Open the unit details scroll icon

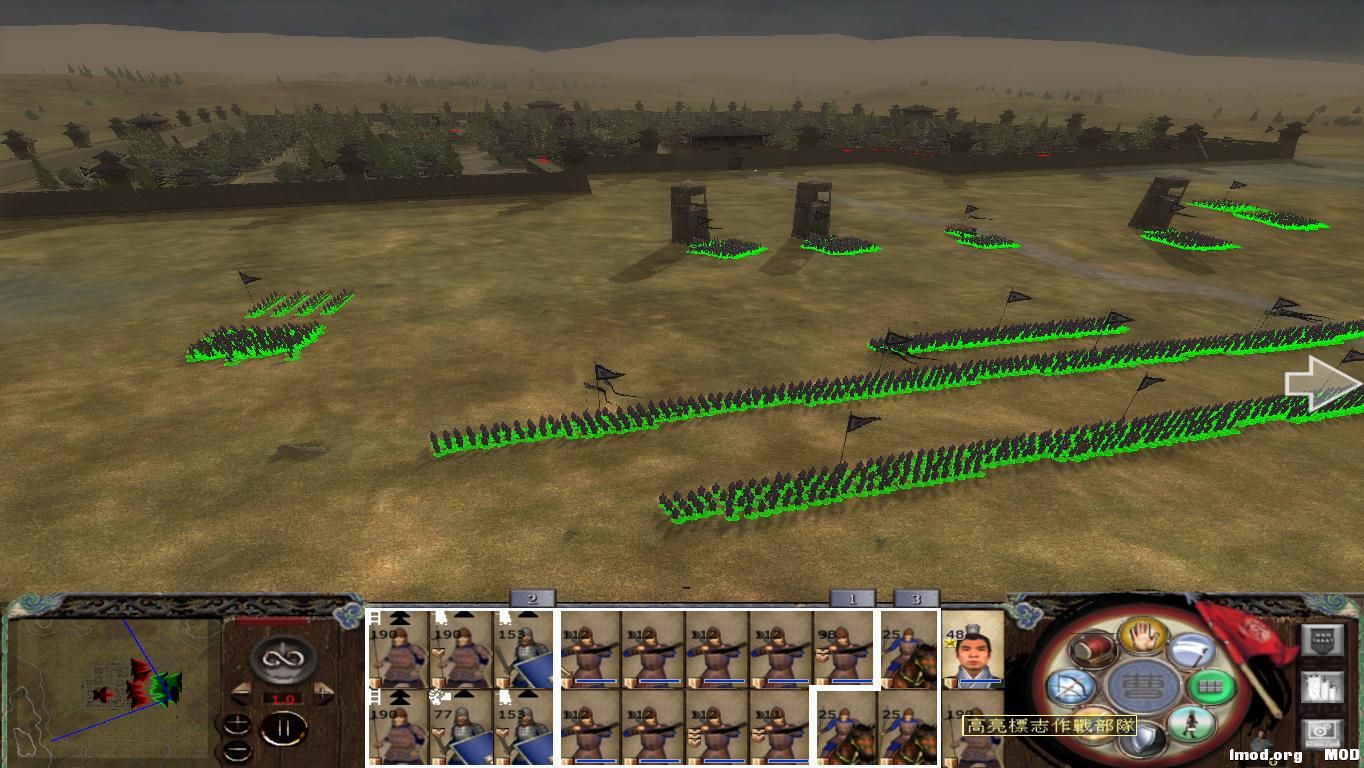point(1322,688)
